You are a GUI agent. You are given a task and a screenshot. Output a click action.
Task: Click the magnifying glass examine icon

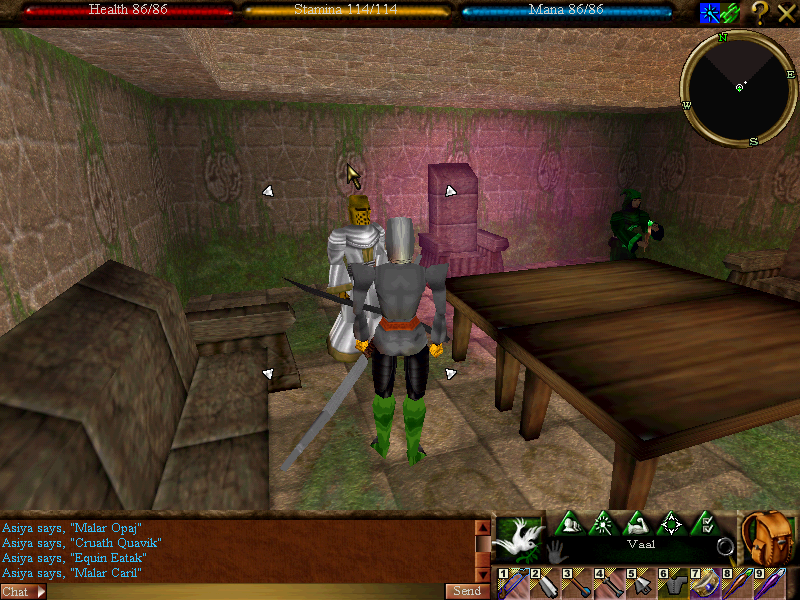pos(726,547)
